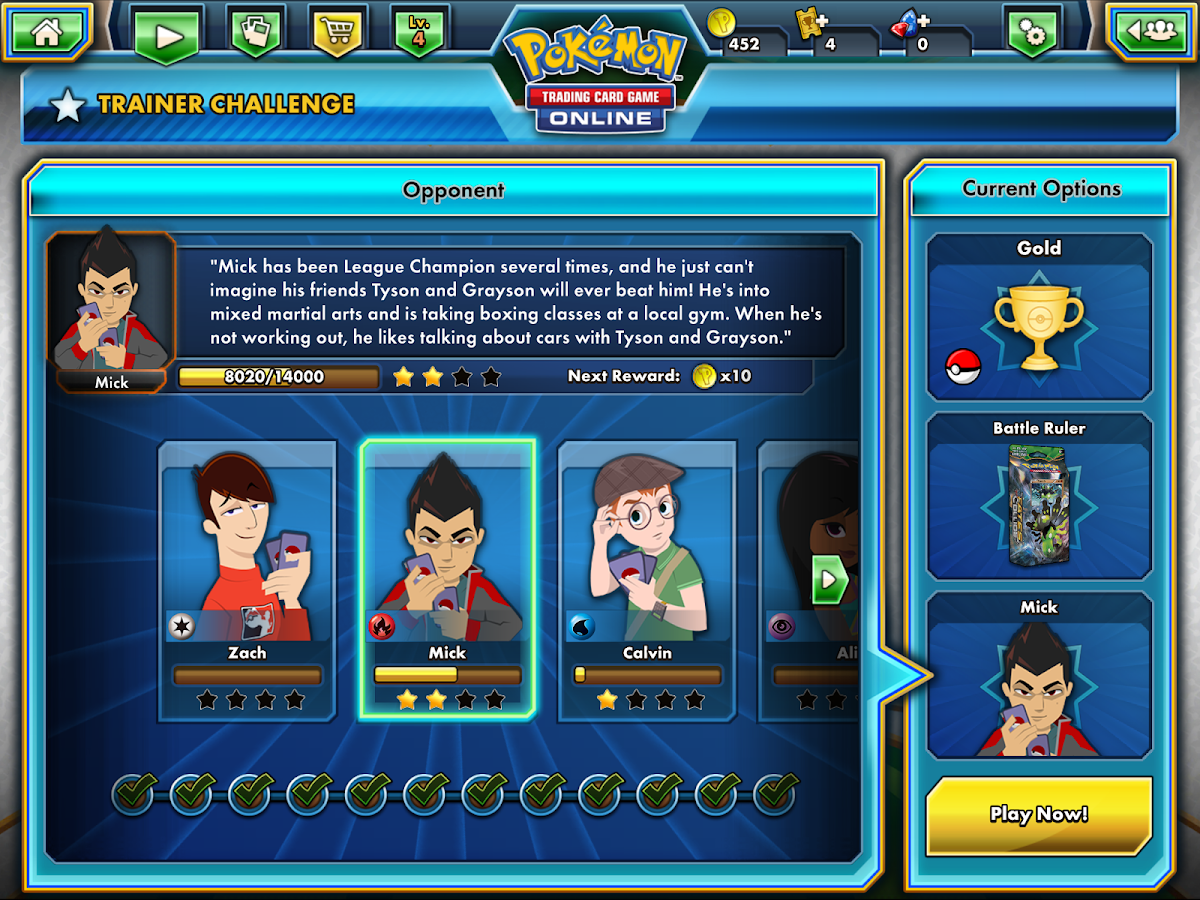Open the deck cards manager
1200x900 pixels.
click(256, 34)
